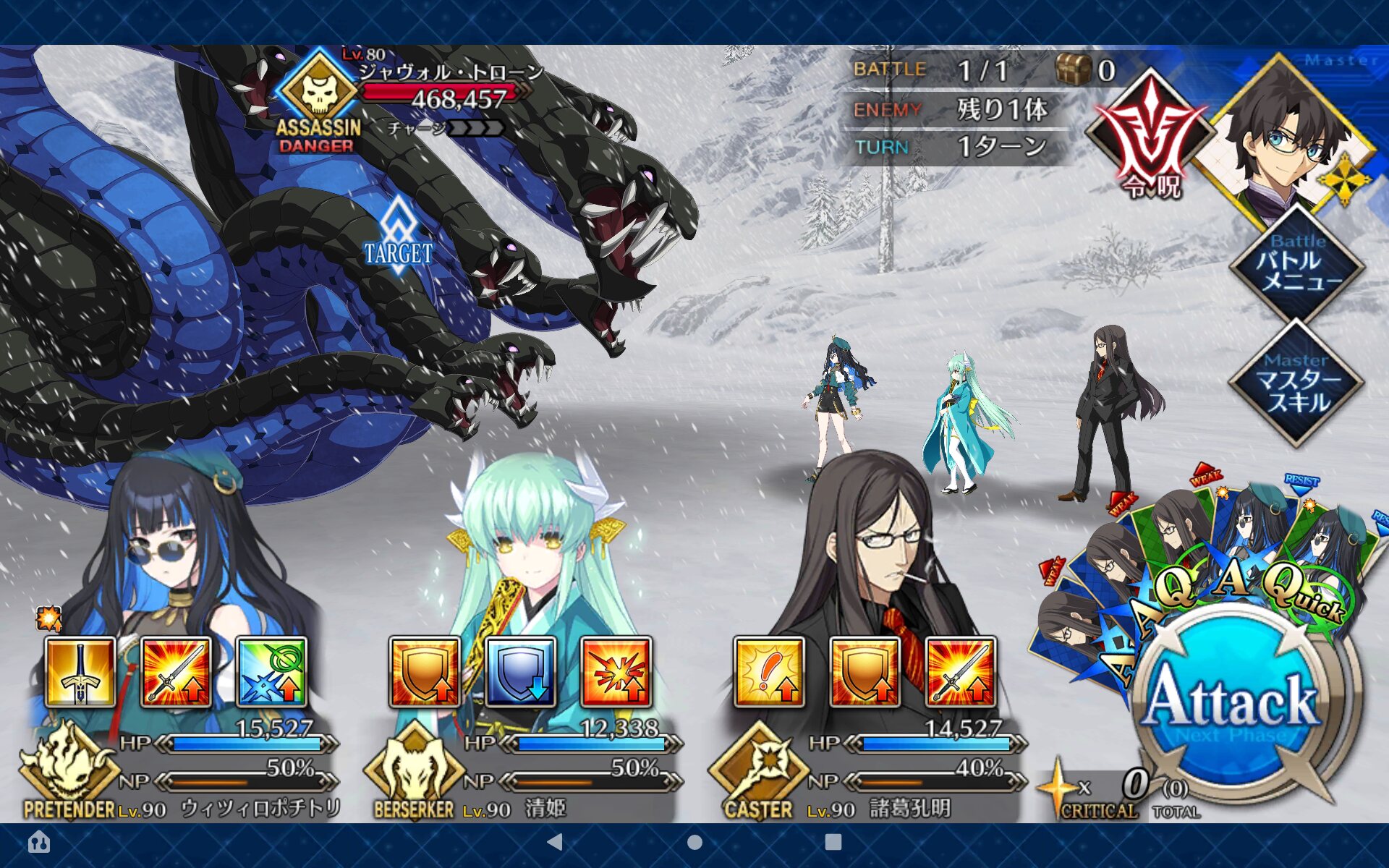
Task: Activate the Pretender's green-blue star skill
Action: click(272, 672)
